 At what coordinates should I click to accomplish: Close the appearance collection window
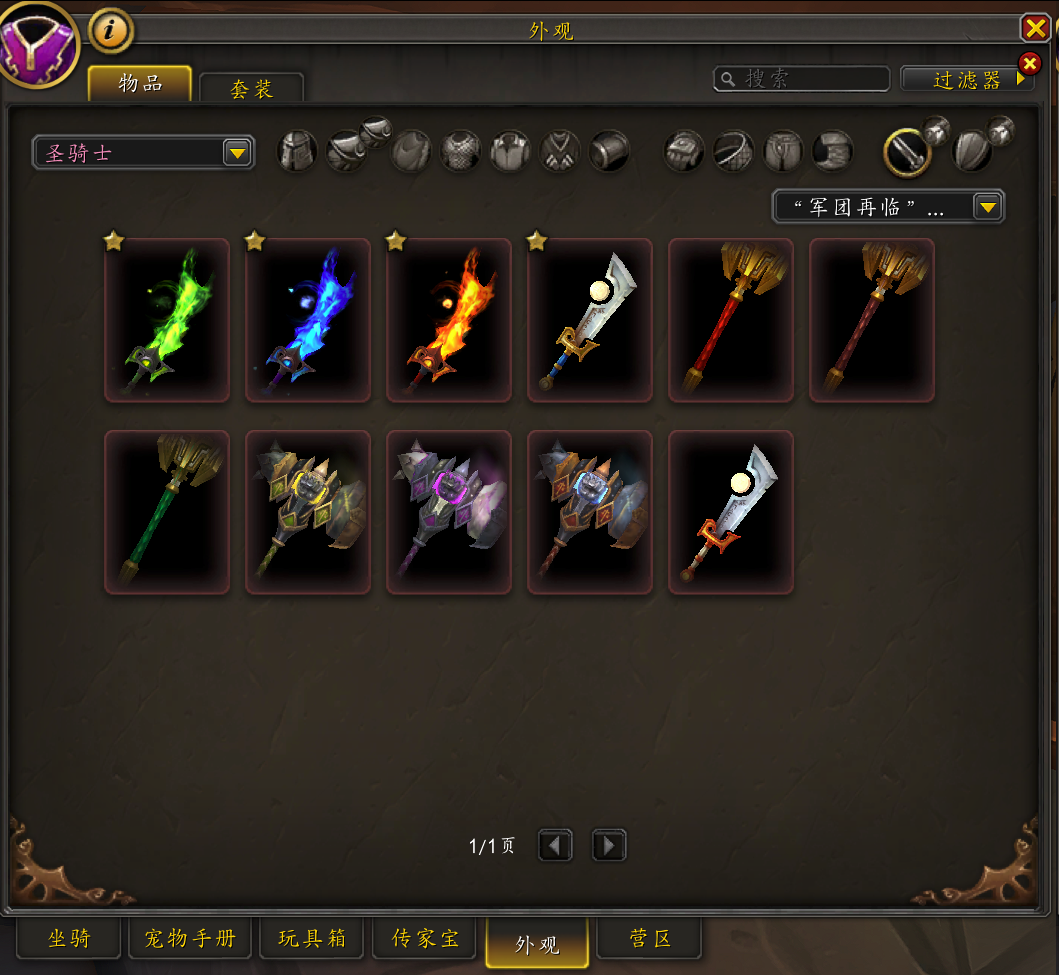click(1034, 28)
